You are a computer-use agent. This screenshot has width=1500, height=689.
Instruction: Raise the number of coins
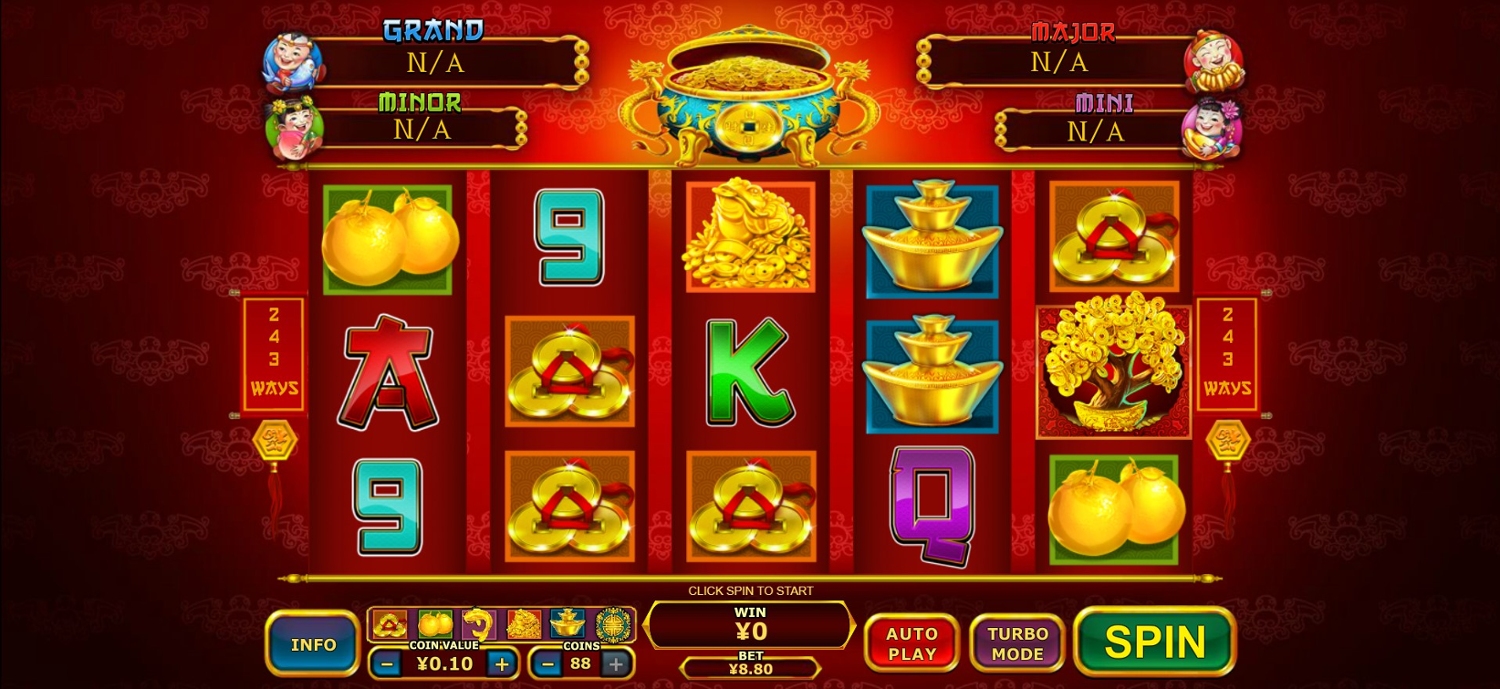(617, 663)
